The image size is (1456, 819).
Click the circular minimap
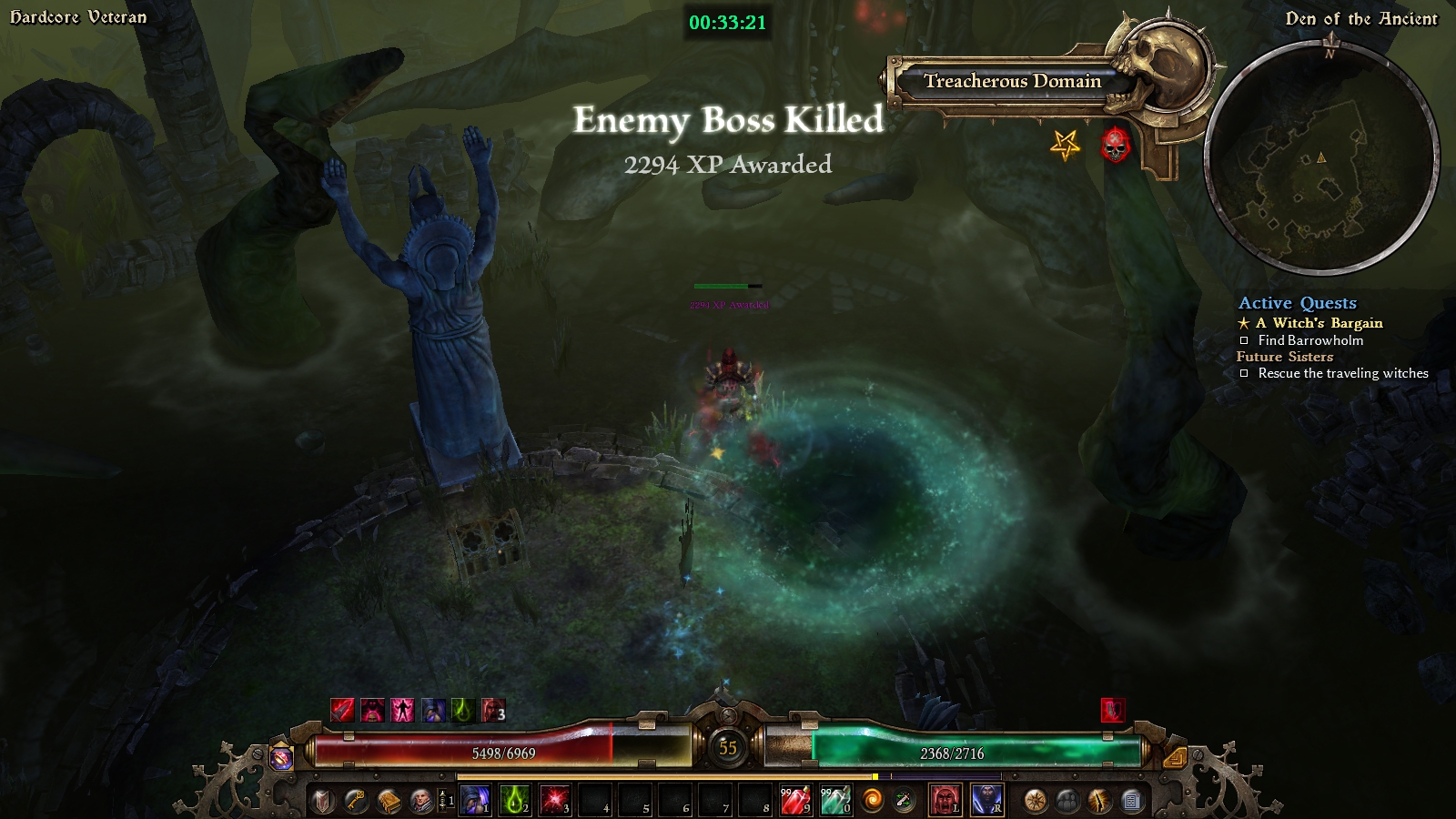1321,159
